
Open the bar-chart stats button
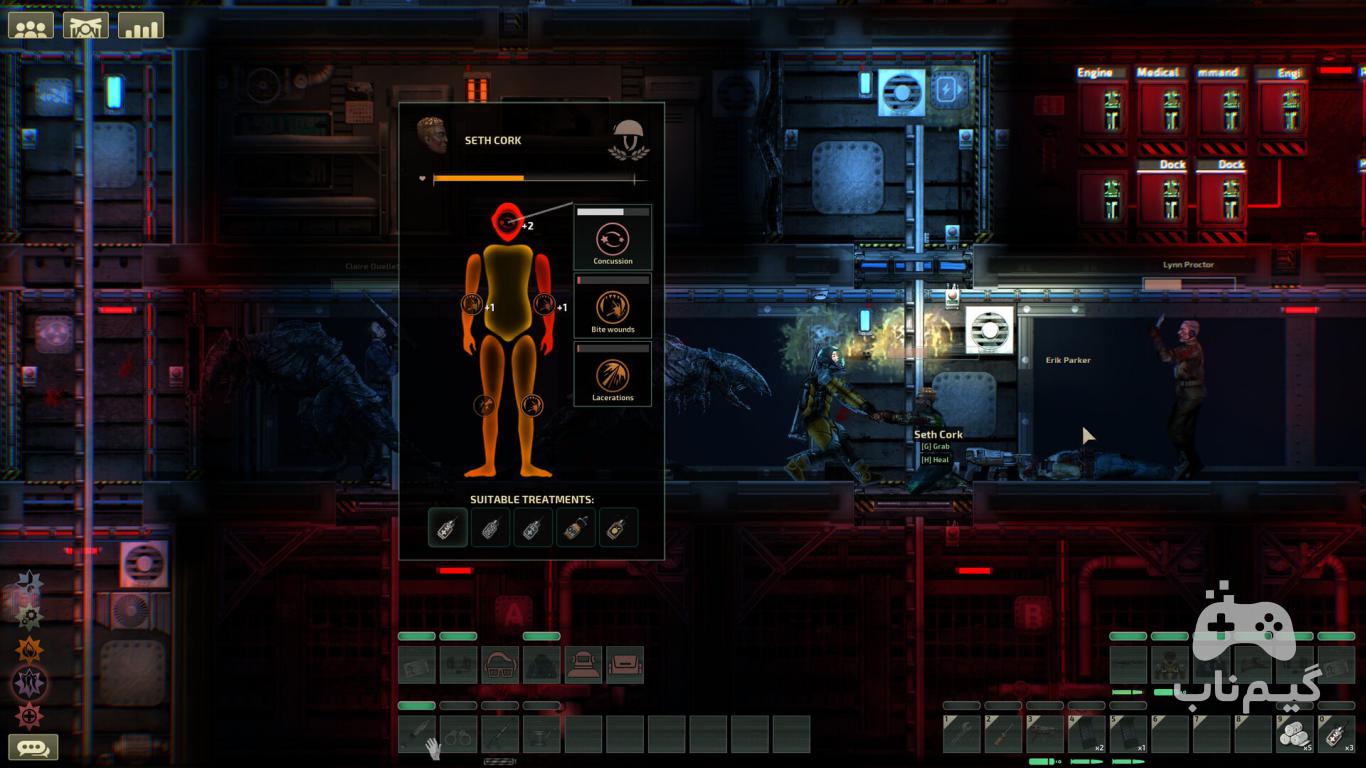tap(140, 25)
